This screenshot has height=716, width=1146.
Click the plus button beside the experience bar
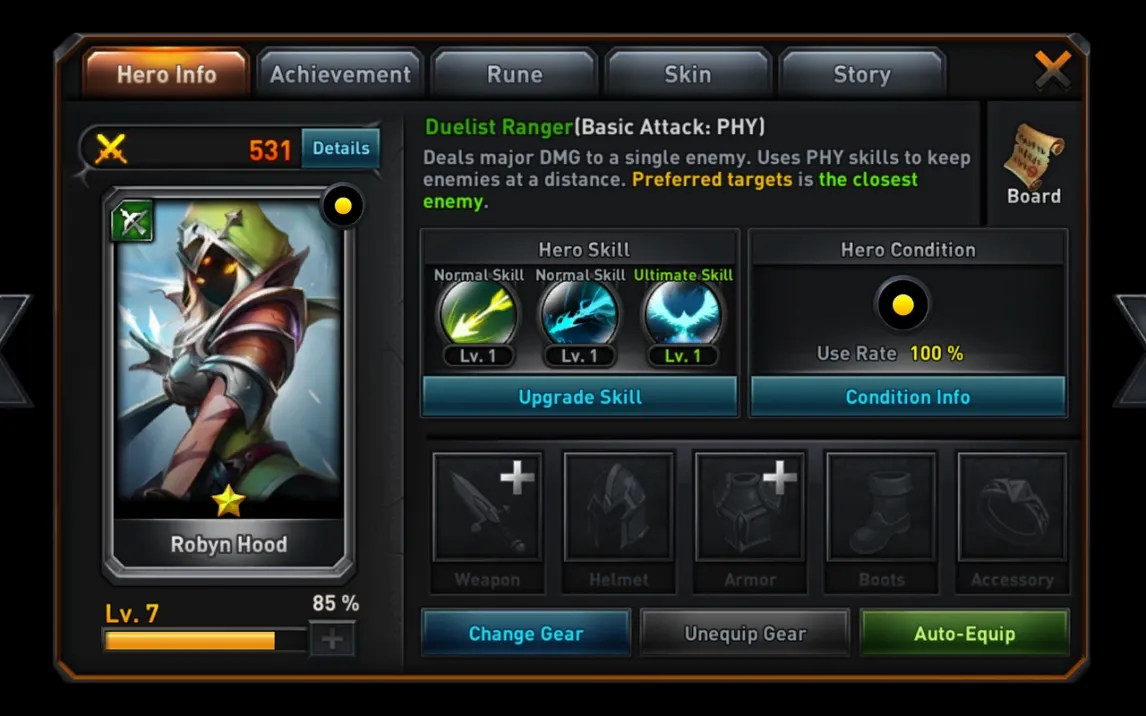coord(332,639)
